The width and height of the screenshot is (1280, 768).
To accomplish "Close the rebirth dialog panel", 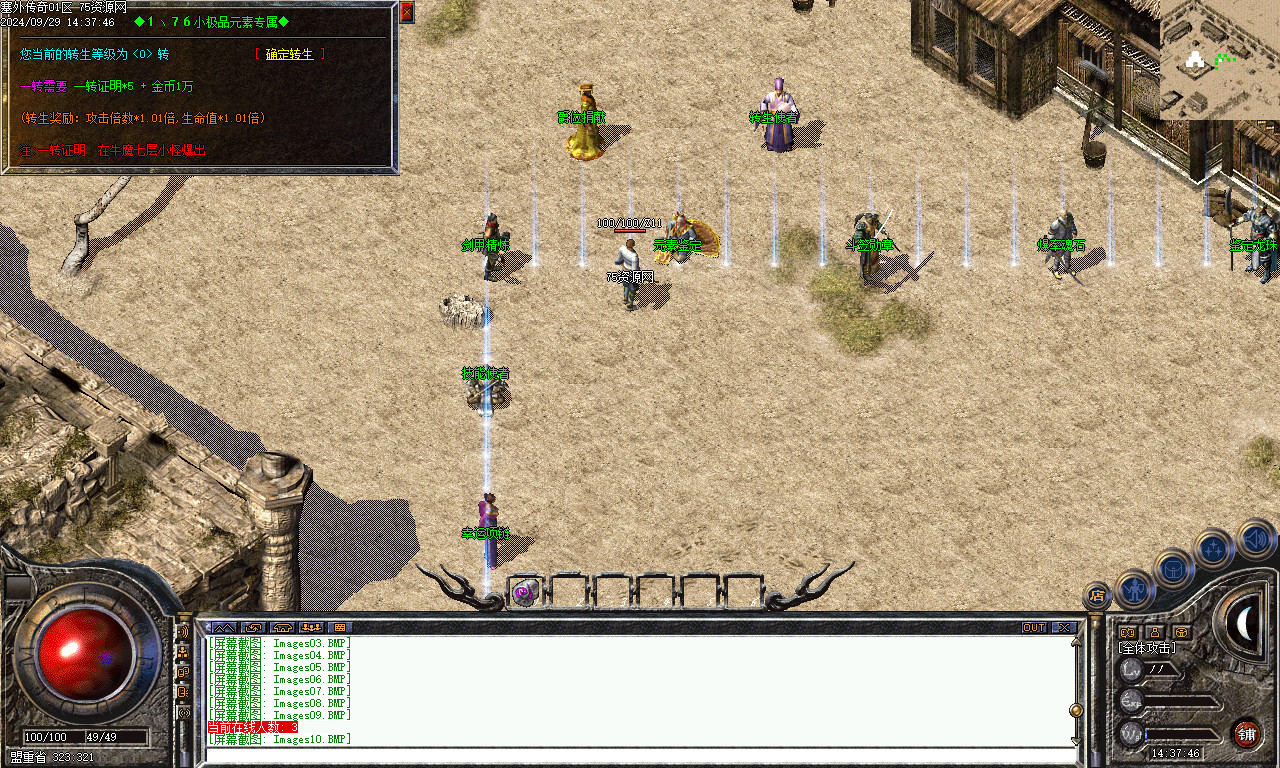I will tap(407, 12).
